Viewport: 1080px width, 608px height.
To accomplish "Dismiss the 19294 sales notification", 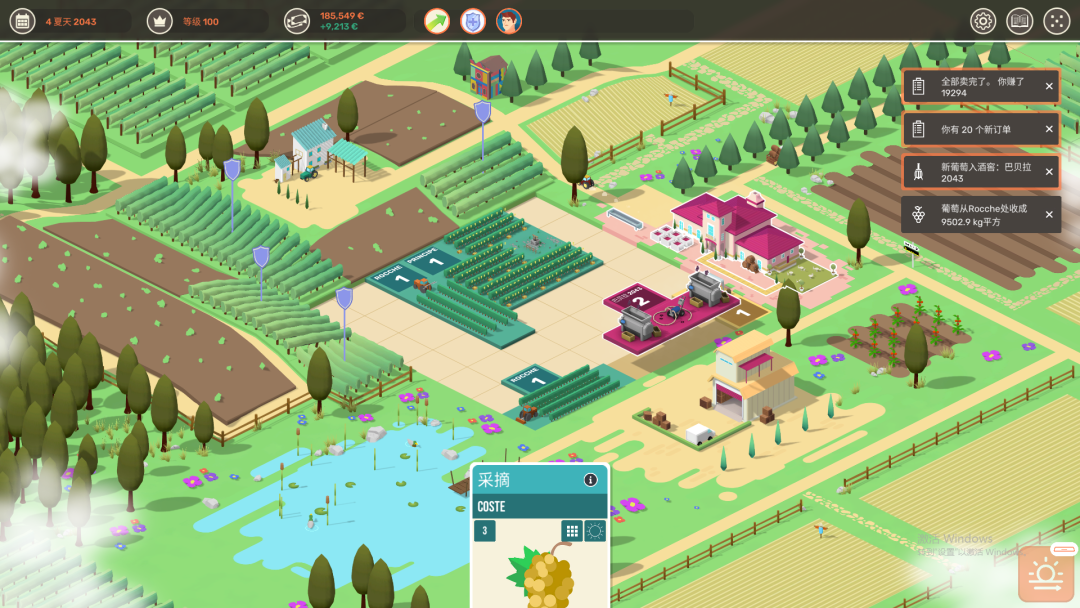I will click(1049, 86).
